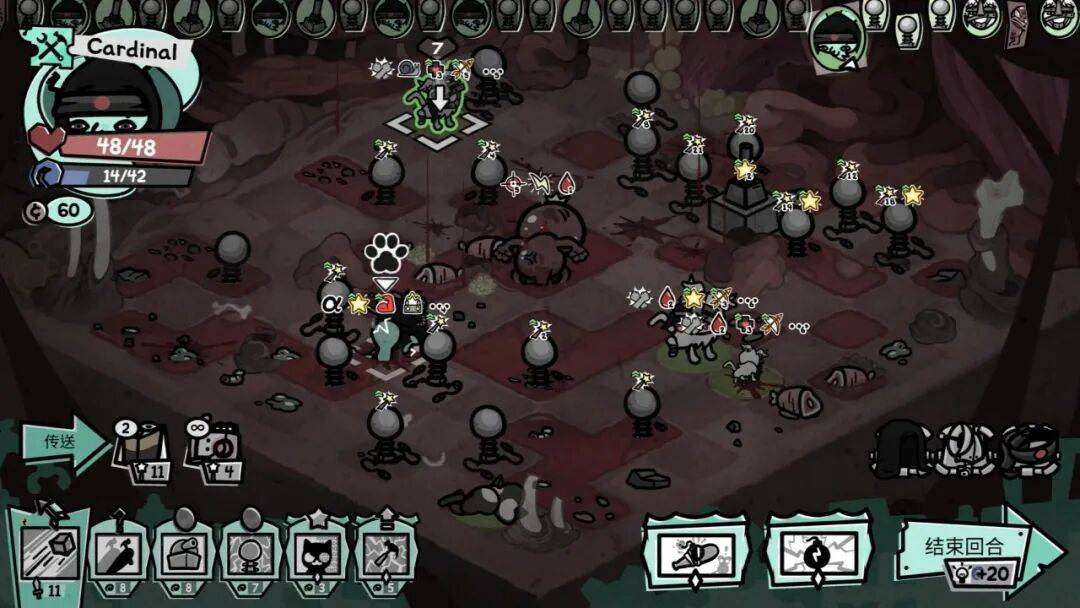Inspect the black arch equipment slot

click(902, 446)
